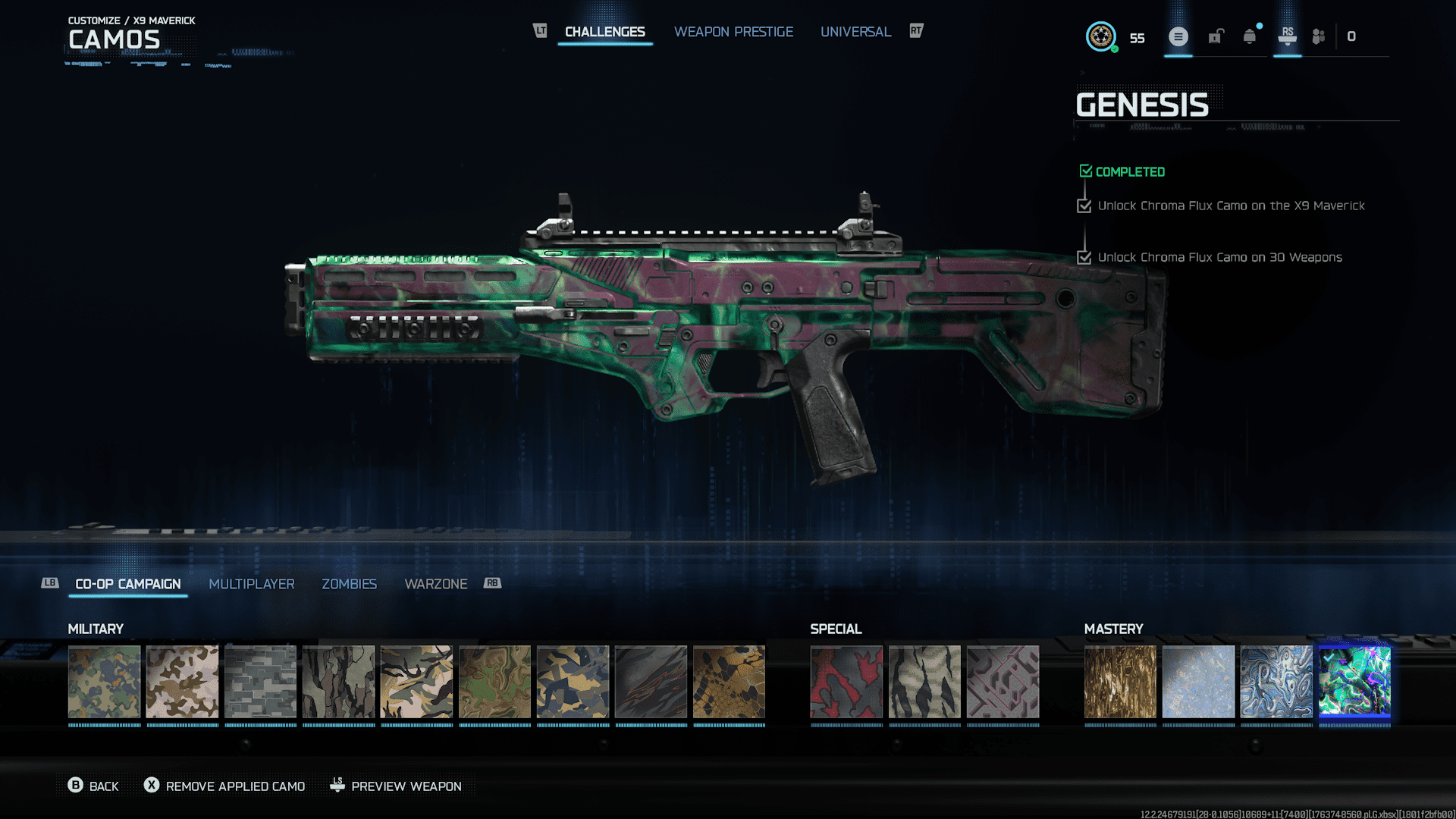
Task: Select the Genesis green neon mastery camo
Action: tap(1354, 682)
